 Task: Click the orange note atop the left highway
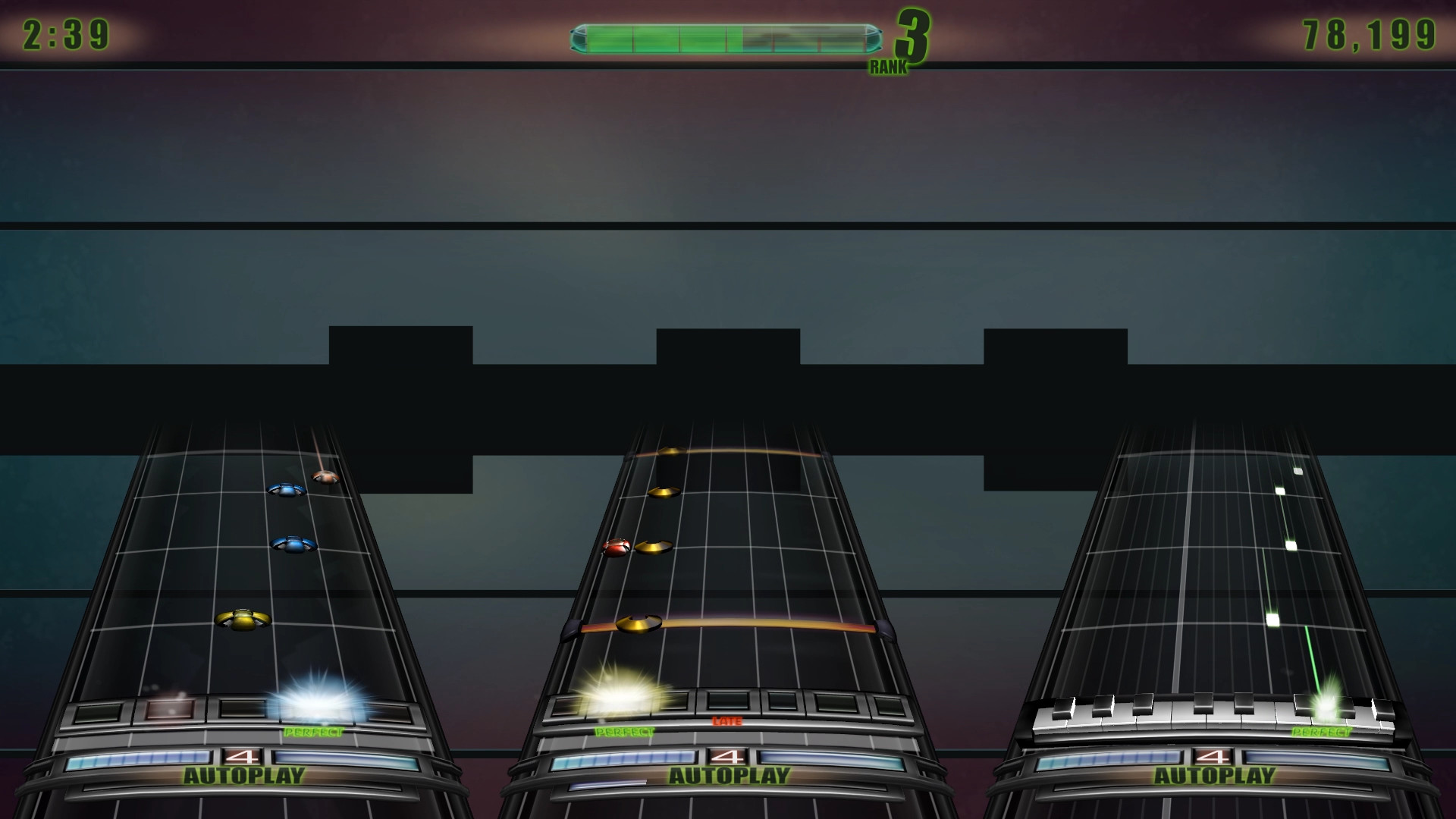click(x=325, y=478)
